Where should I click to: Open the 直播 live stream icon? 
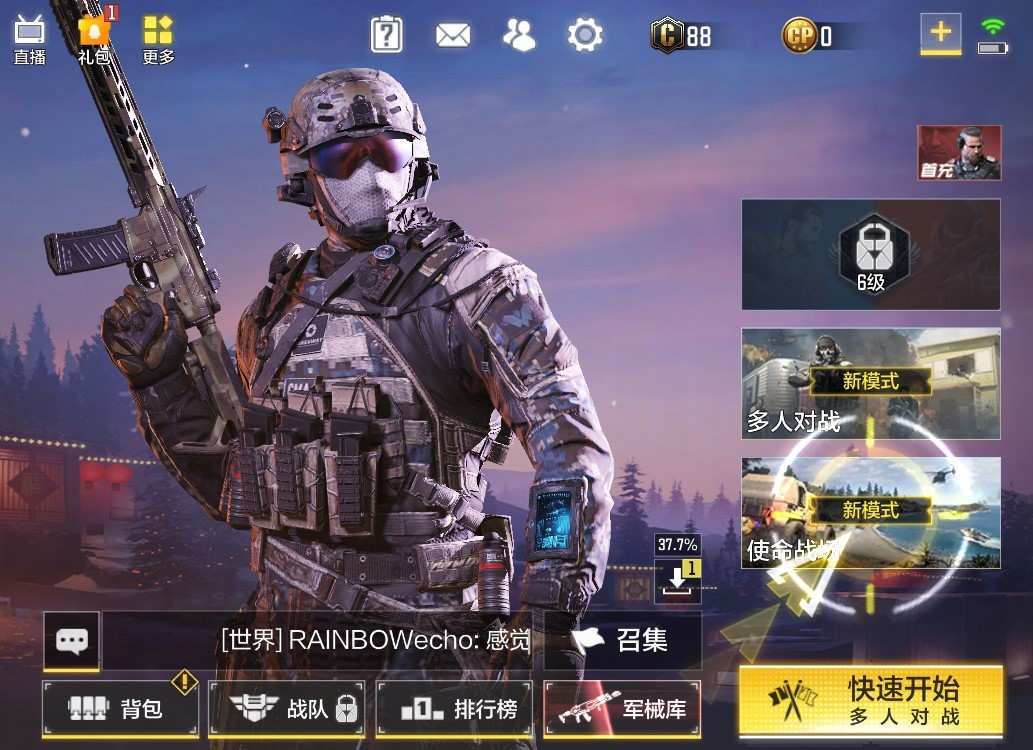29,38
